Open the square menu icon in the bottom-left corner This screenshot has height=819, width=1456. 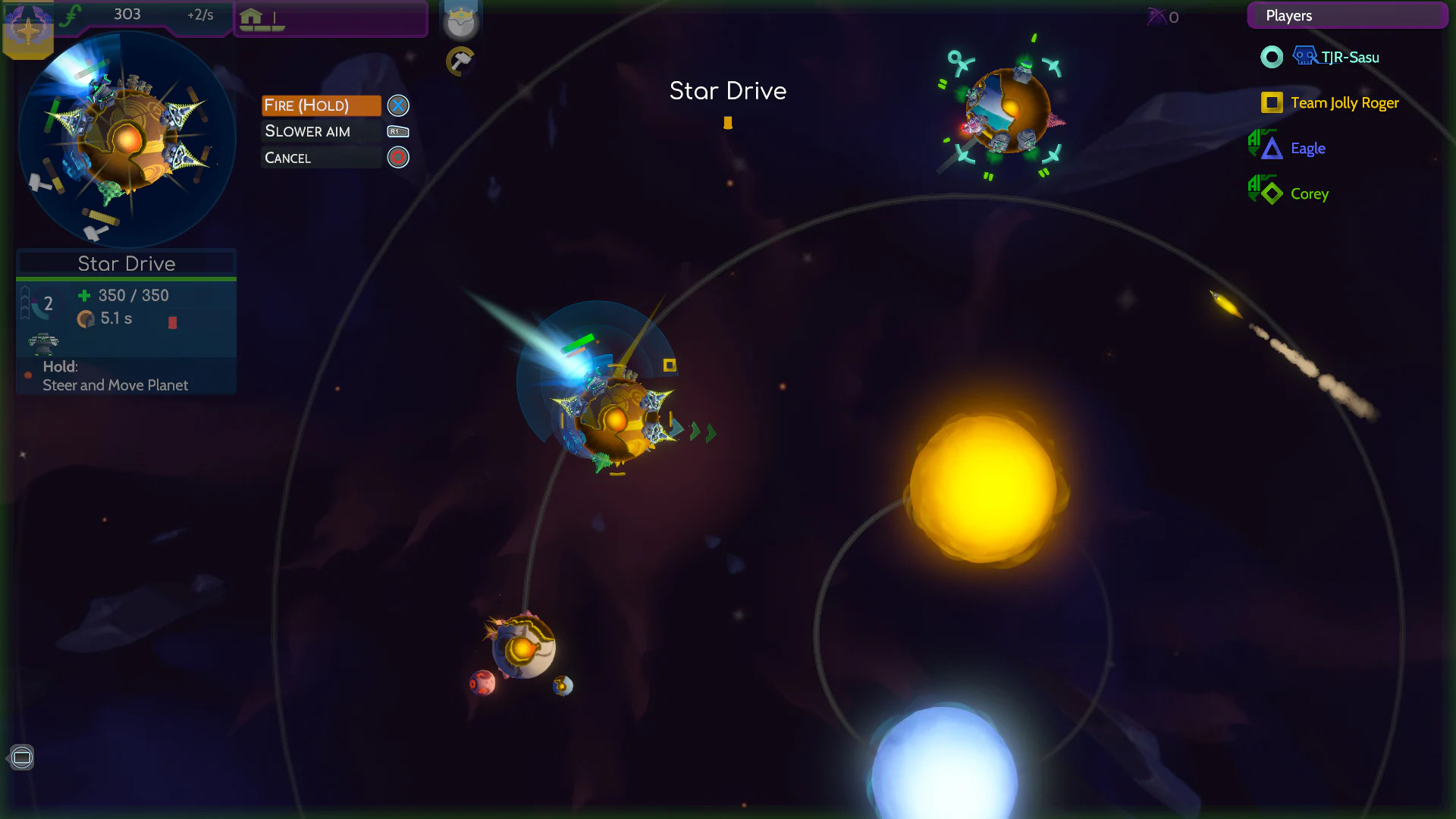point(22,757)
